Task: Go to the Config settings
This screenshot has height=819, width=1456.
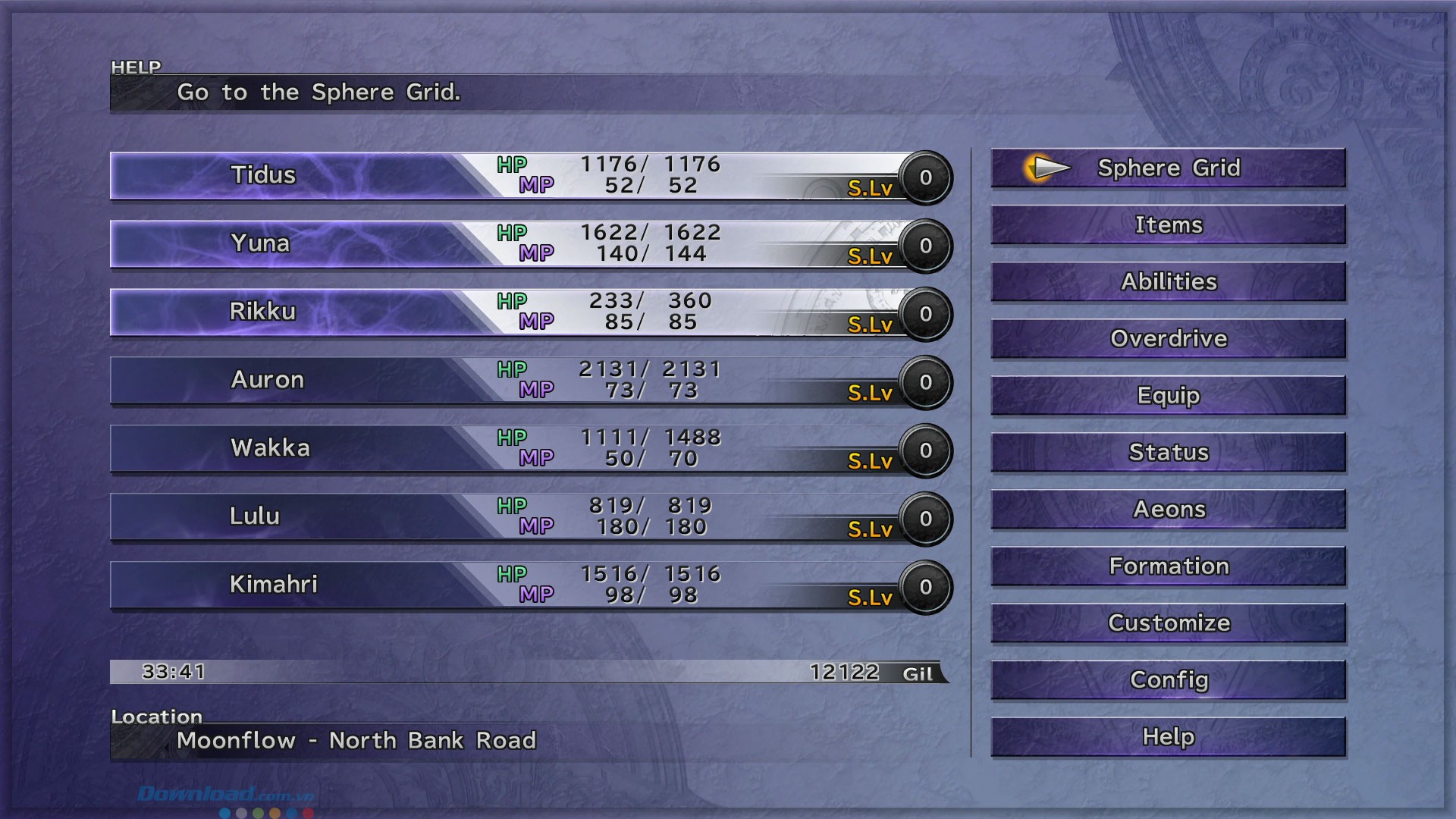Action: (1168, 679)
